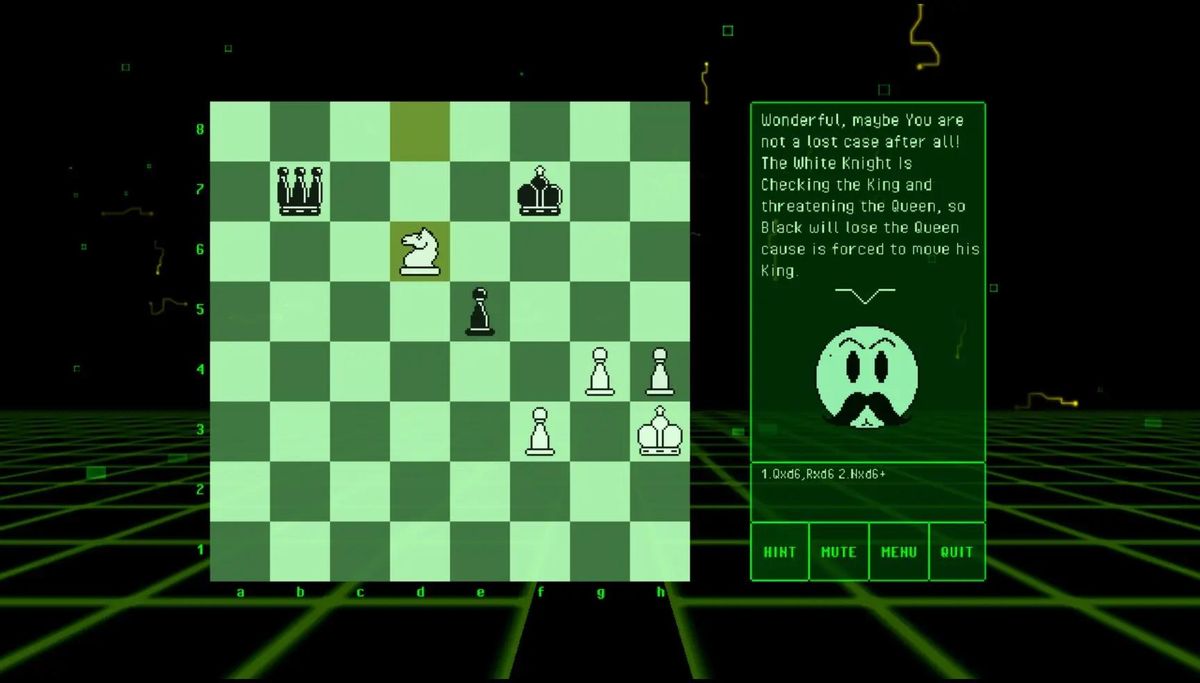This screenshot has width=1200, height=683.
Task: Open the MENU button
Action: click(x=898, y=551)
